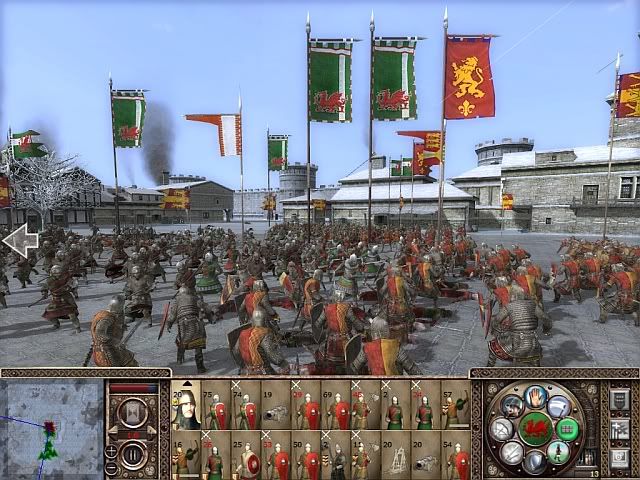Toggle the fire-at-will bow icon
The image size is (640, 480).
tap(503, 430)
